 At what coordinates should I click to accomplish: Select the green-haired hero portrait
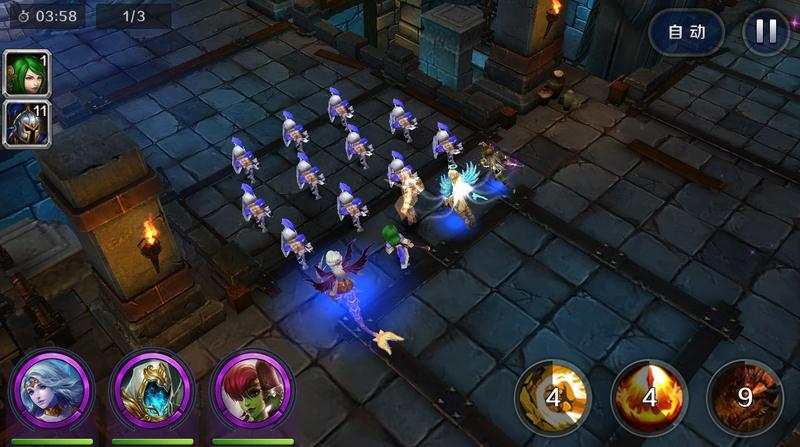click(x=27, y=73)
